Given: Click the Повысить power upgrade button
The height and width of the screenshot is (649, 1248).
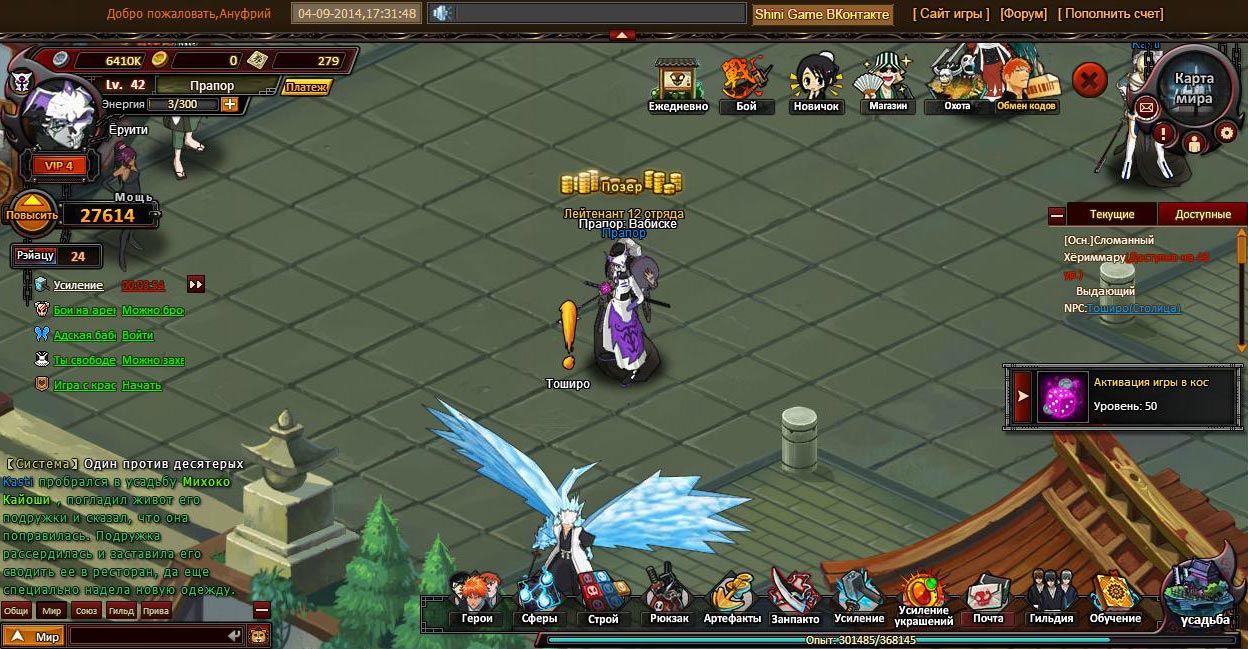Looking at the screenshot, I should click(x=32, y=214).
